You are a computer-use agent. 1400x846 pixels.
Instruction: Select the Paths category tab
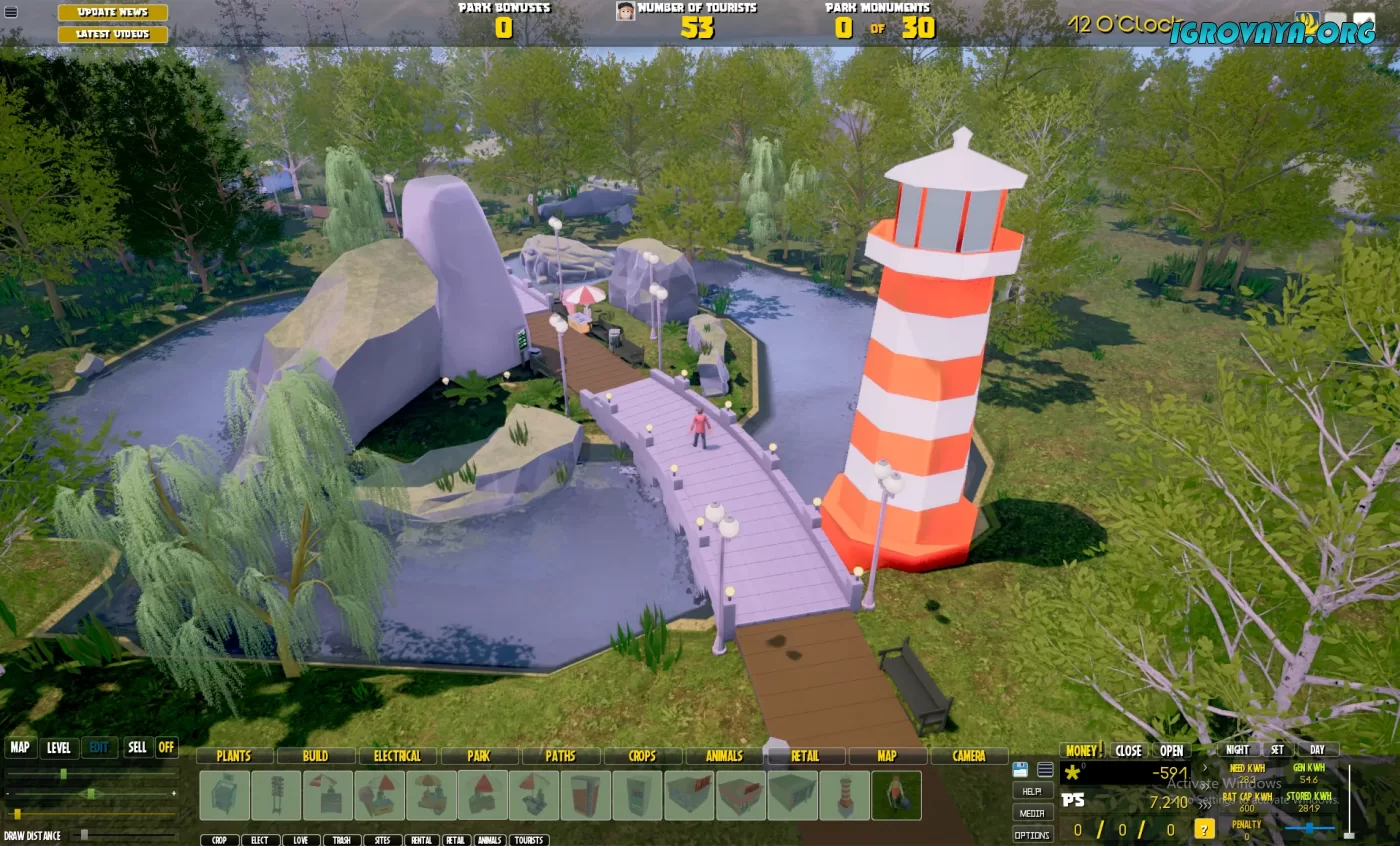(x=560, y=756)
